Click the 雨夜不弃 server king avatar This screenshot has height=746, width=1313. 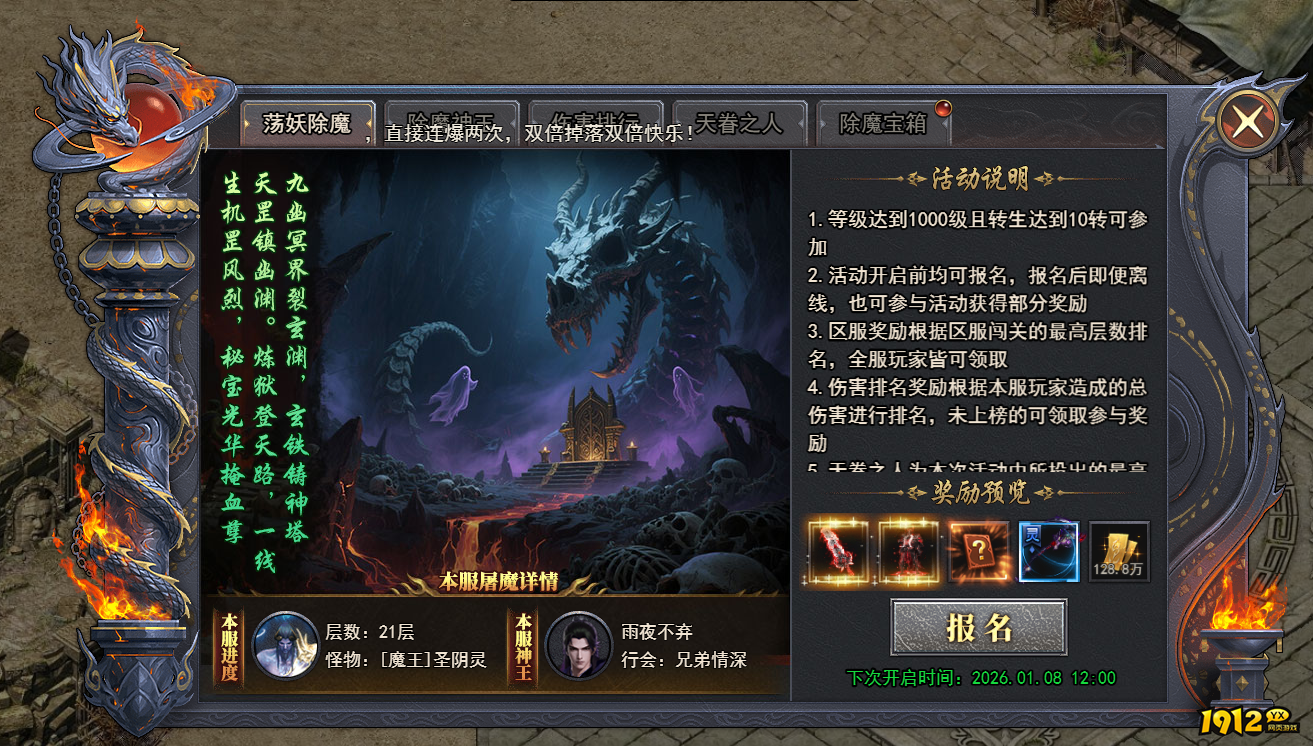point(586,641)
